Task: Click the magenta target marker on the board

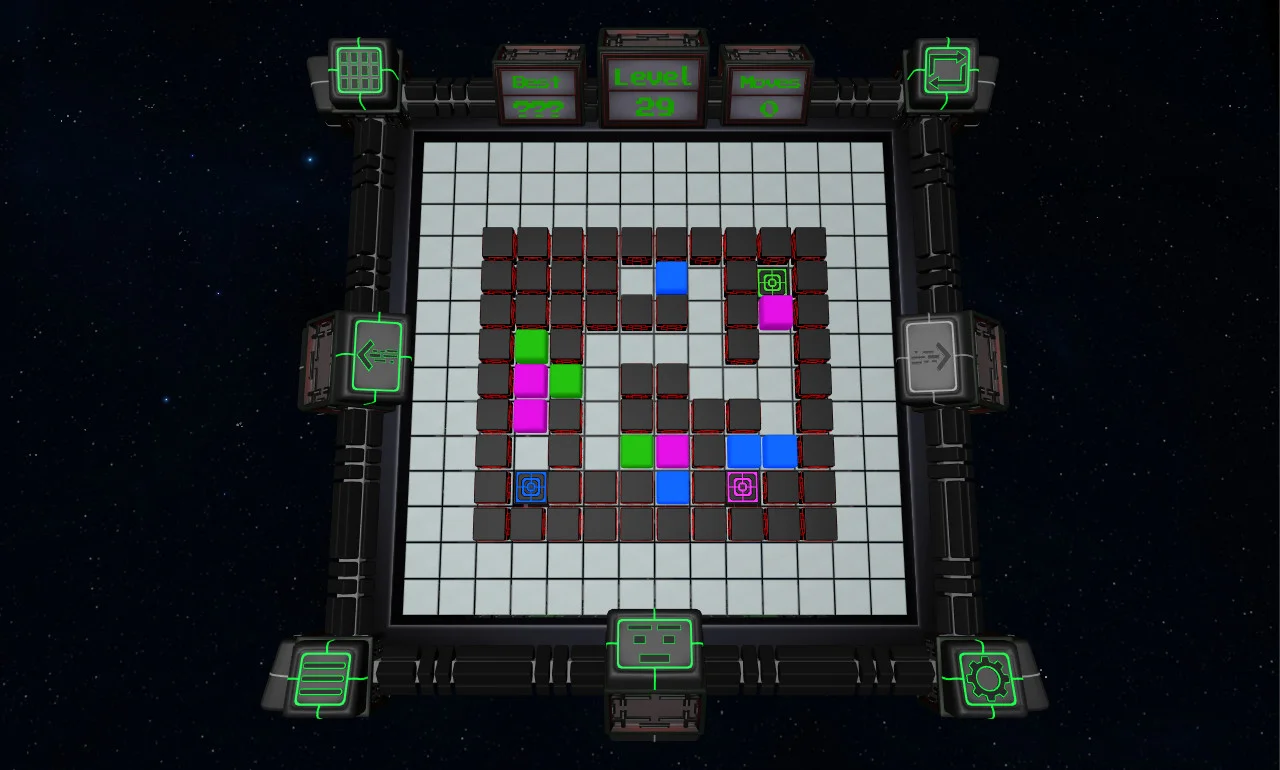Action: [x=742, y=487]
